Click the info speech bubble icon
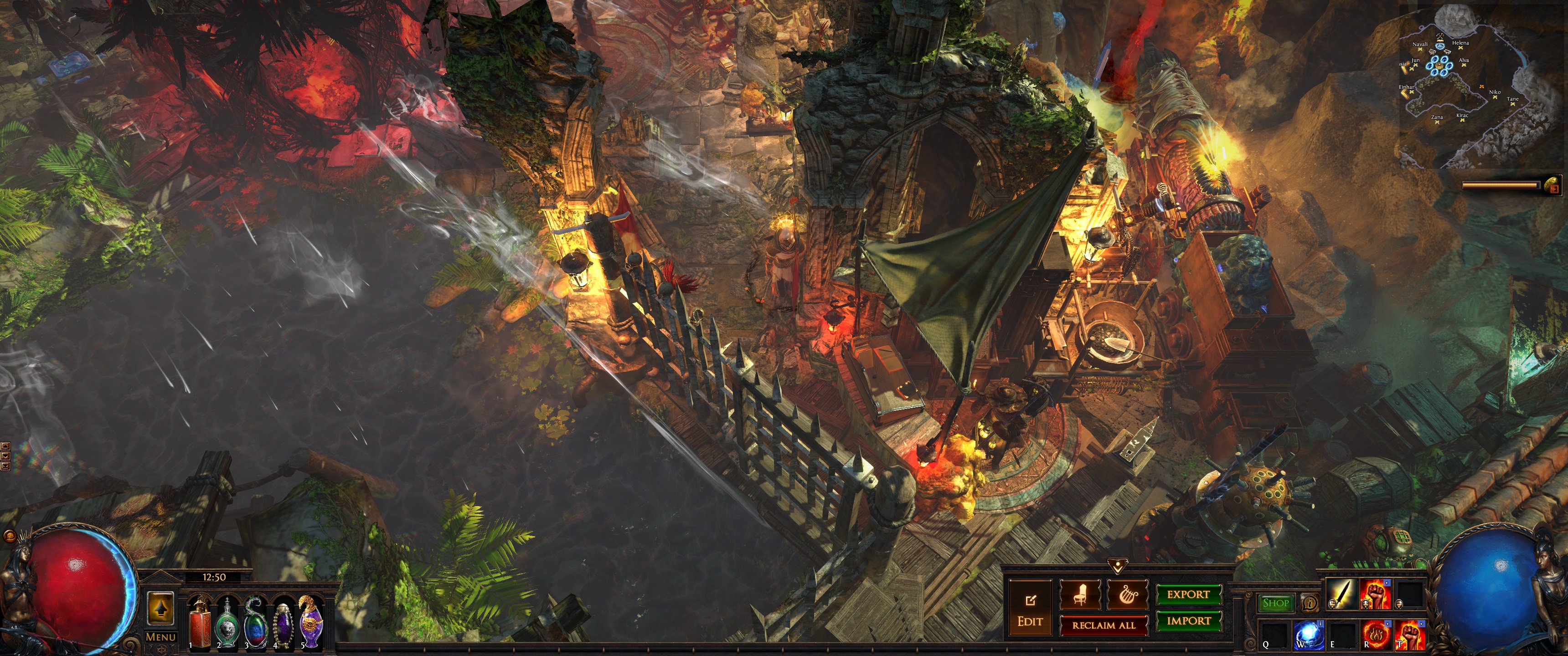Image resolution: width=1568 pixels, height=656 pixels. pos(1309,603)
